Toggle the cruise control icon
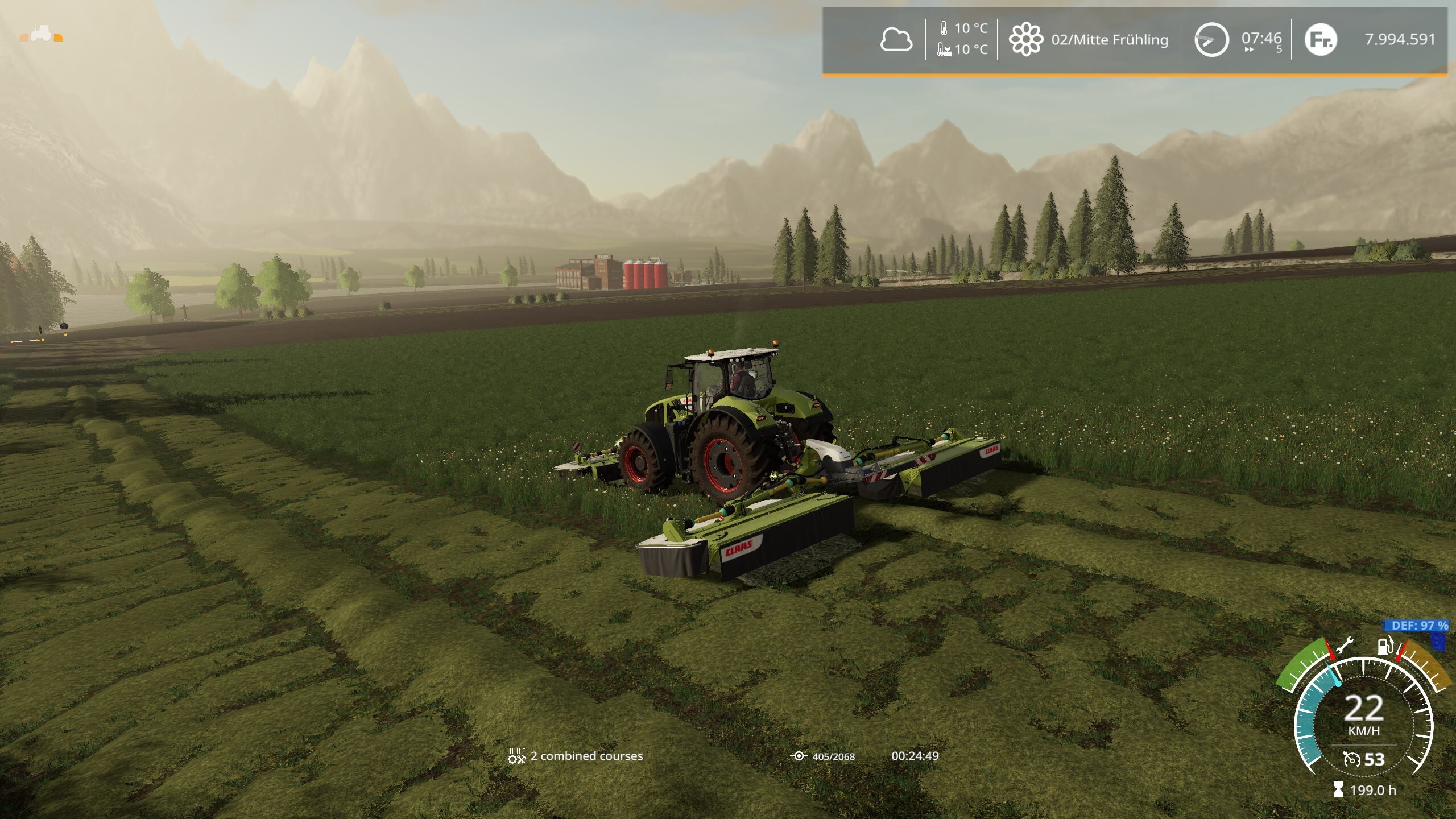 (1351, 759)
